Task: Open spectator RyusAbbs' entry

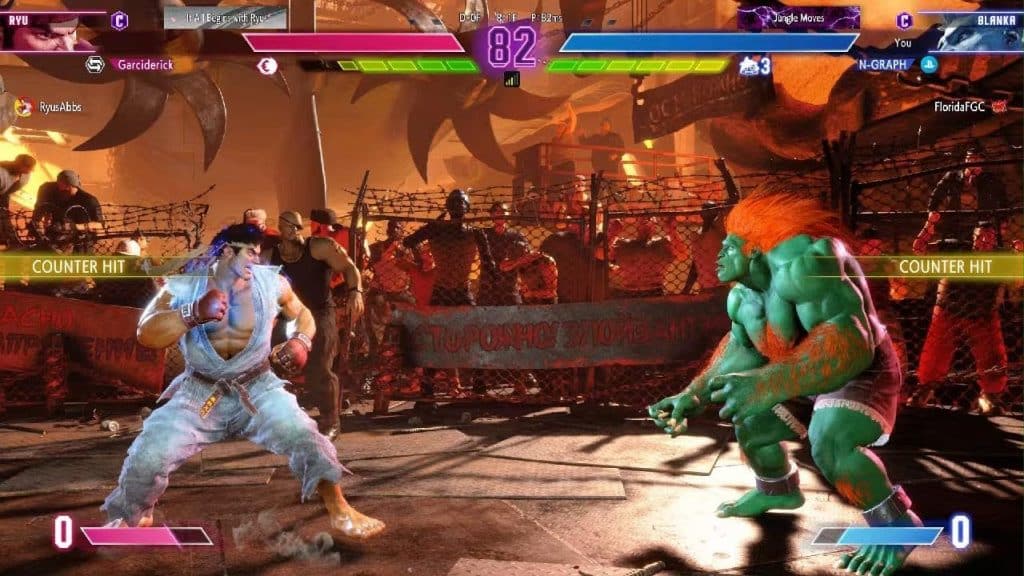Action: coord(61,106)
